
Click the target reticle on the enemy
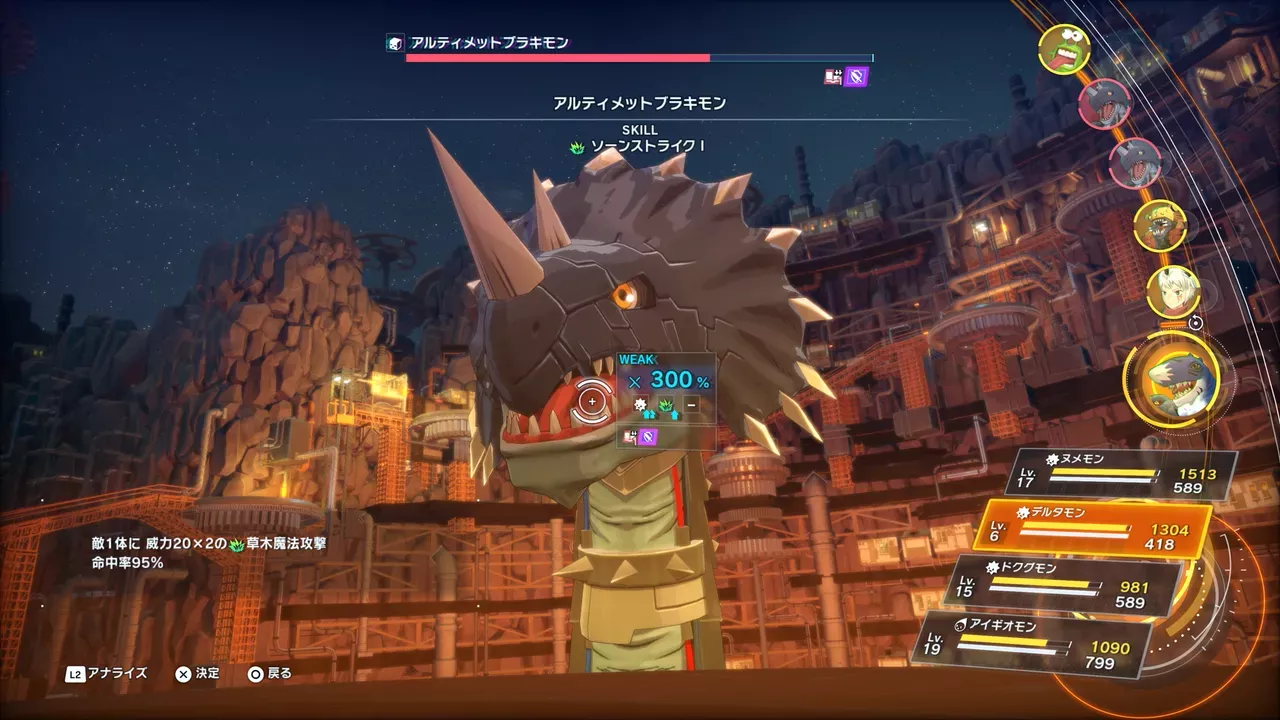592,401
